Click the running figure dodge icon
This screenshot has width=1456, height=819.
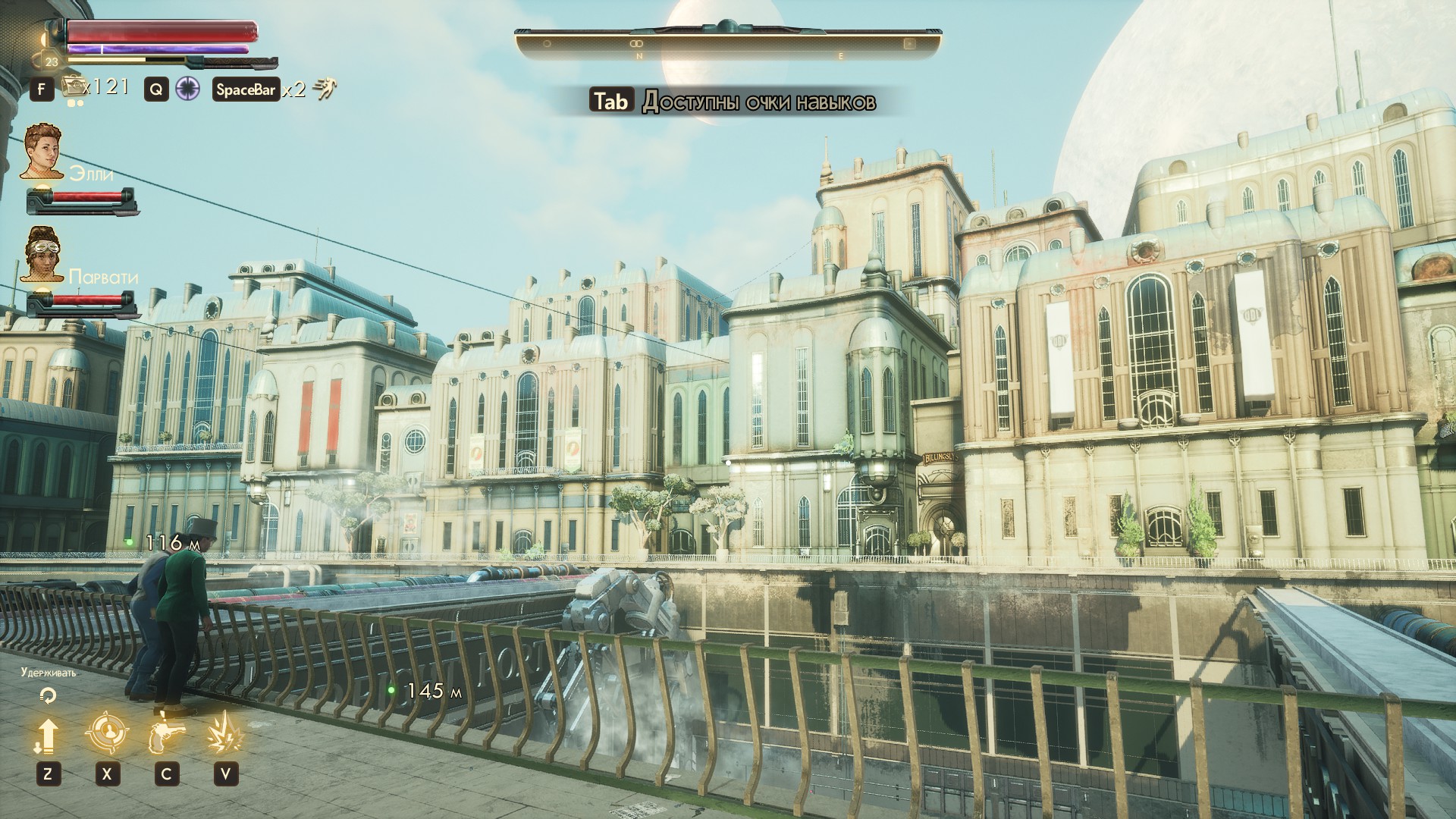[328, 89]
